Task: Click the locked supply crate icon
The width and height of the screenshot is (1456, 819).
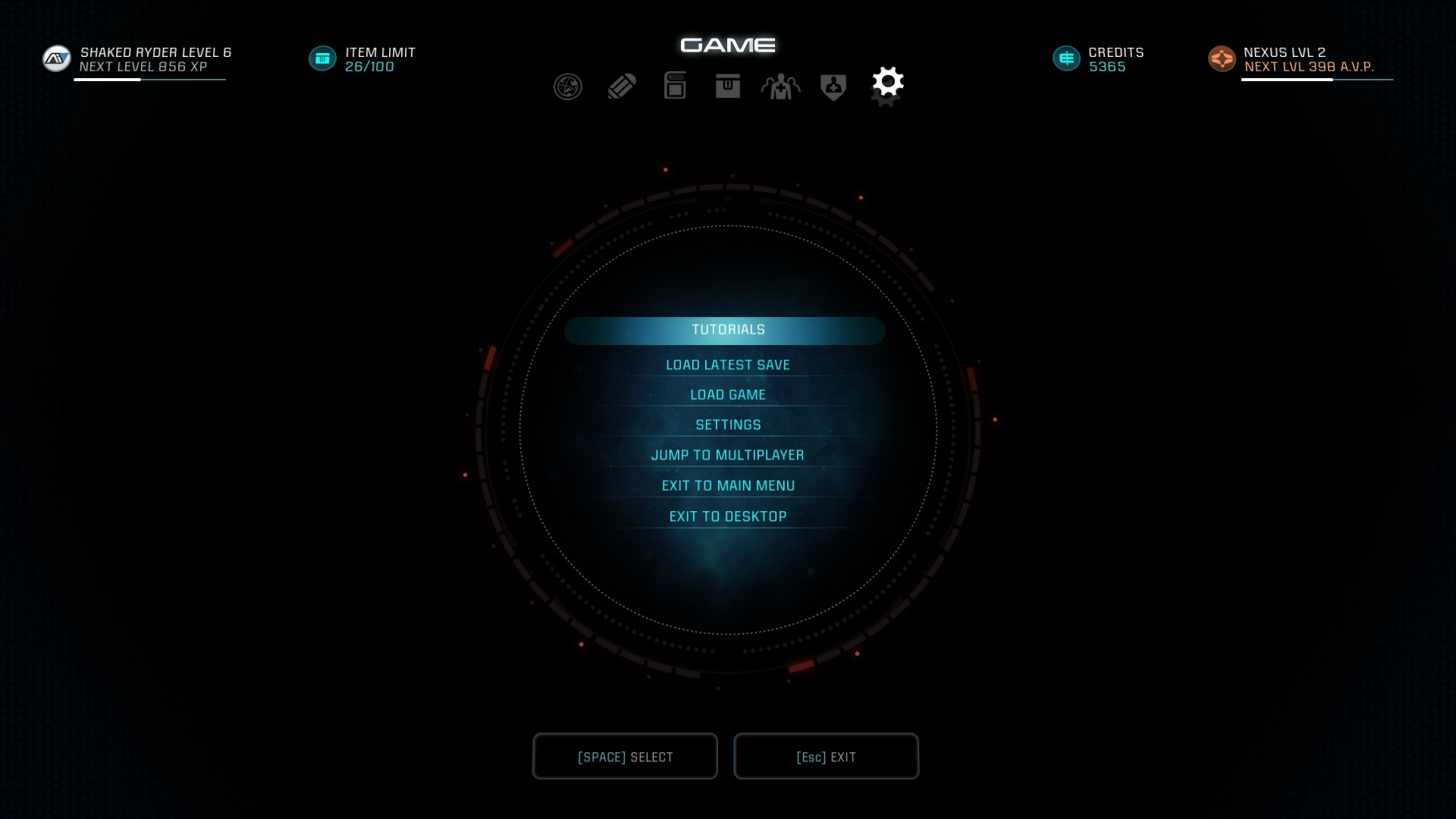Action: pos(727,86)
